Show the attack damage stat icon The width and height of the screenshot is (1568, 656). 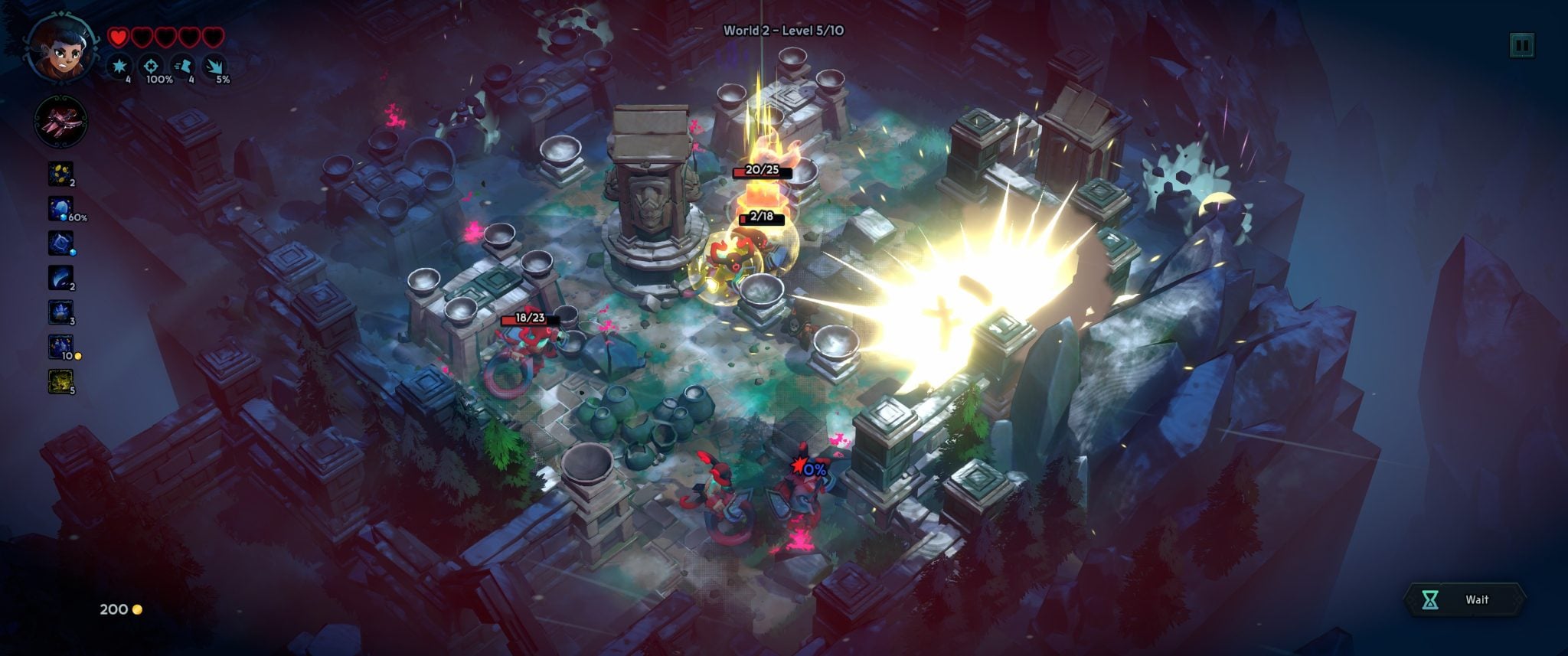pos(119,67)
